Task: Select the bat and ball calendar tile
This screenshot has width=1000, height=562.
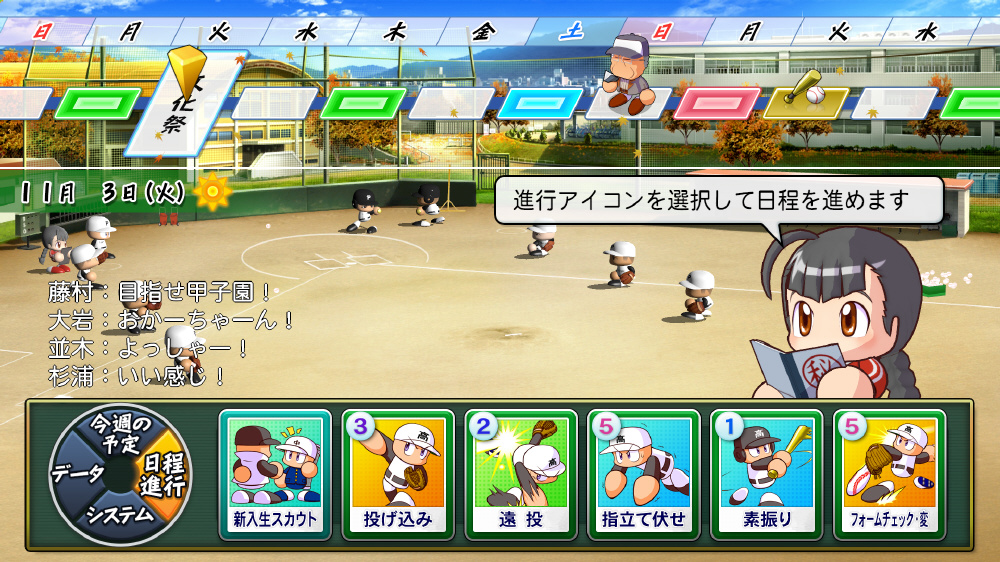Action: (x=805, y=100)
